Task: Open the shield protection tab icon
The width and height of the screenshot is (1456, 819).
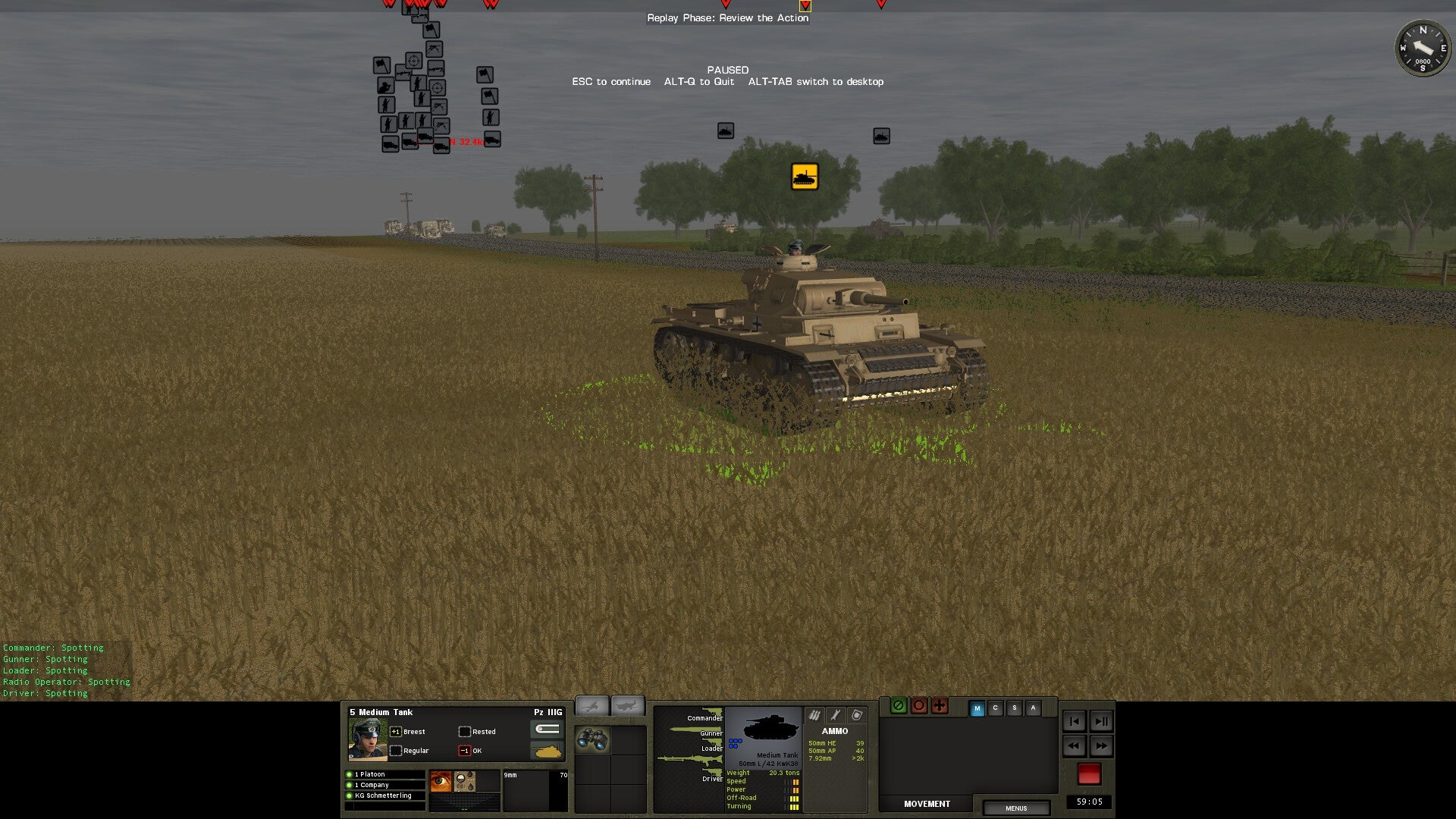Action: (857, 715)
